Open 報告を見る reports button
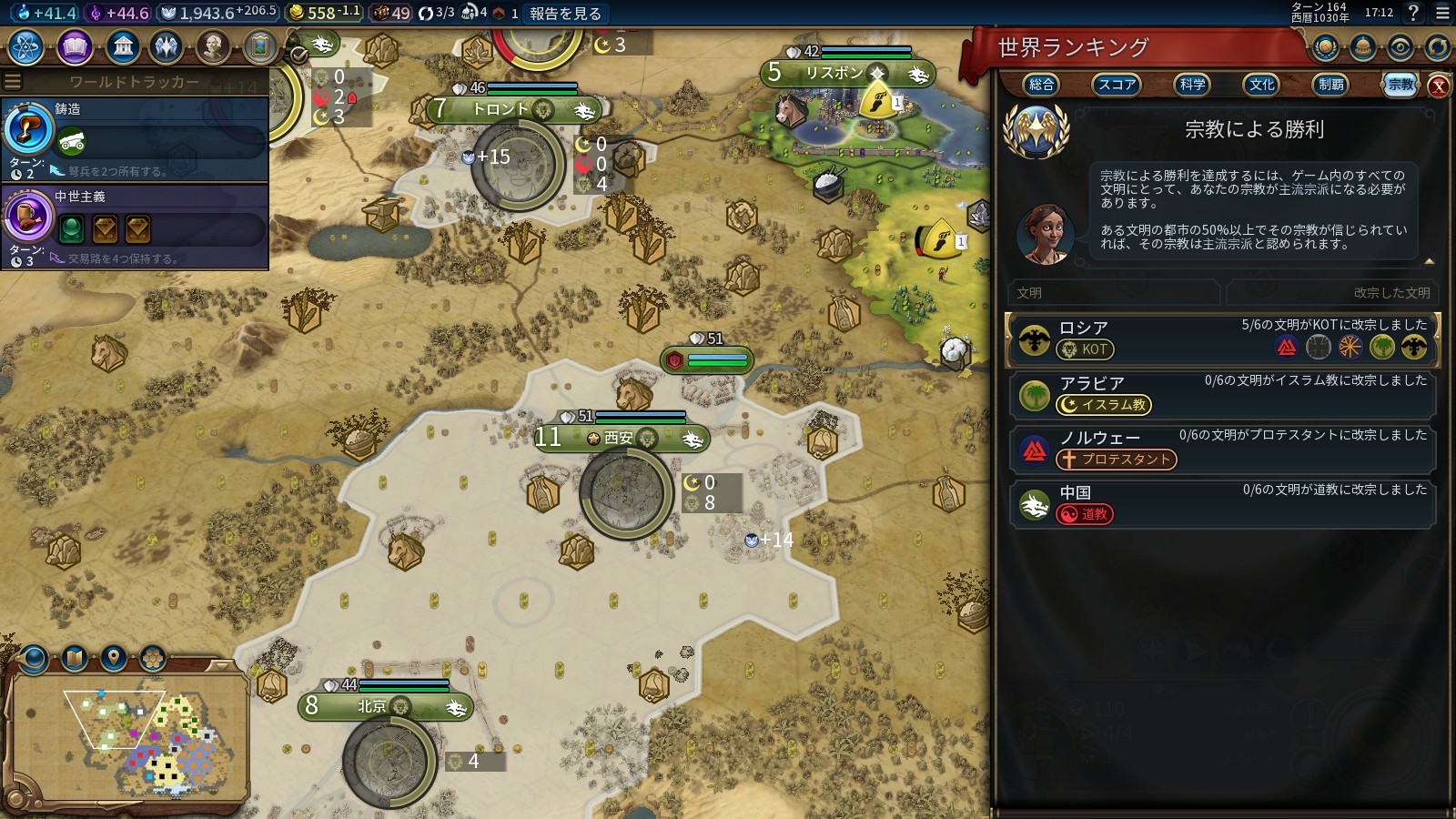Viewport: 1456px width, 819px height. pos(565,14)
